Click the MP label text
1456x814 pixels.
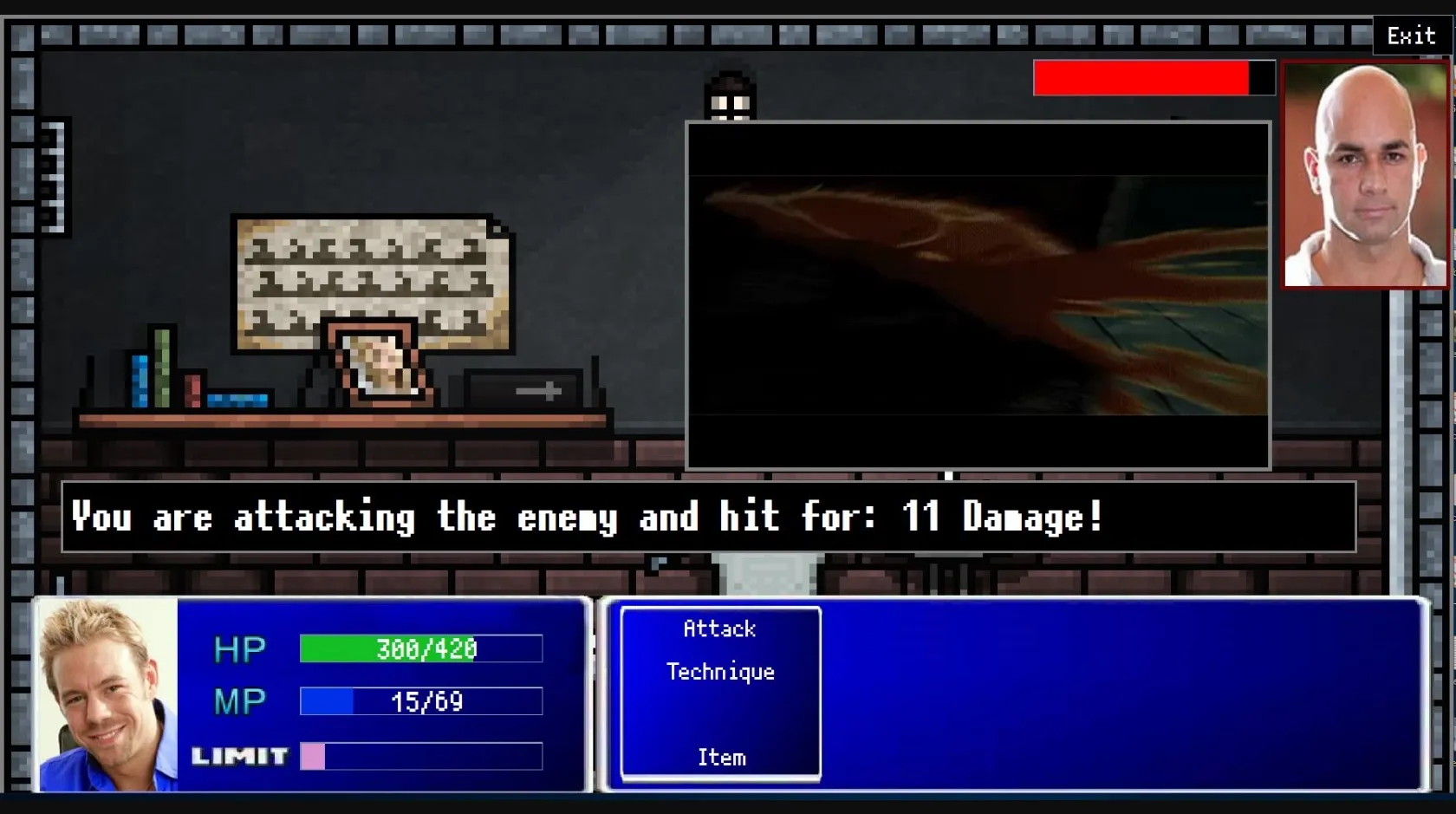point(239,702)
